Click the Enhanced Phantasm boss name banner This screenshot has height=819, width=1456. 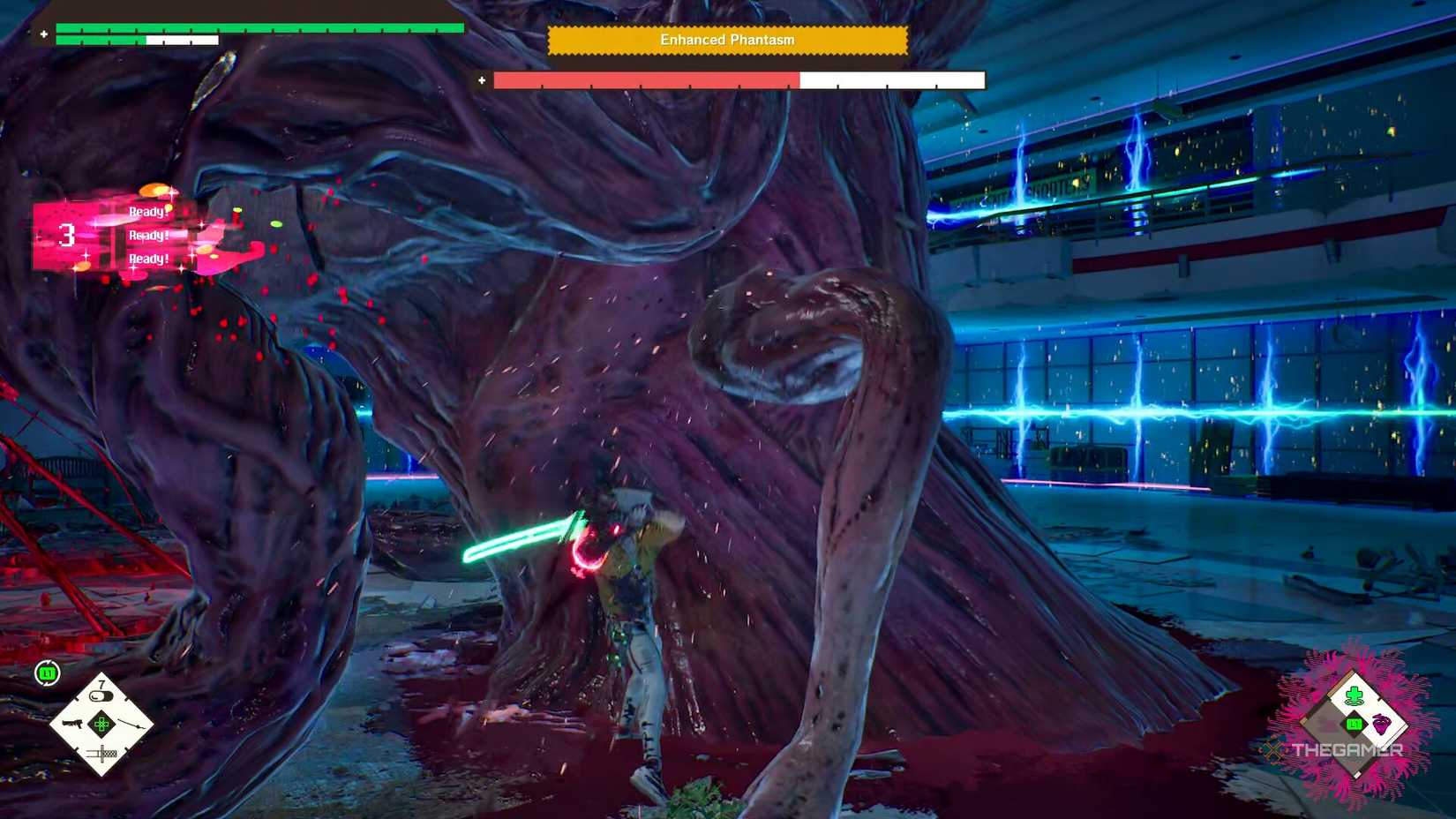(x=727, y=40)
